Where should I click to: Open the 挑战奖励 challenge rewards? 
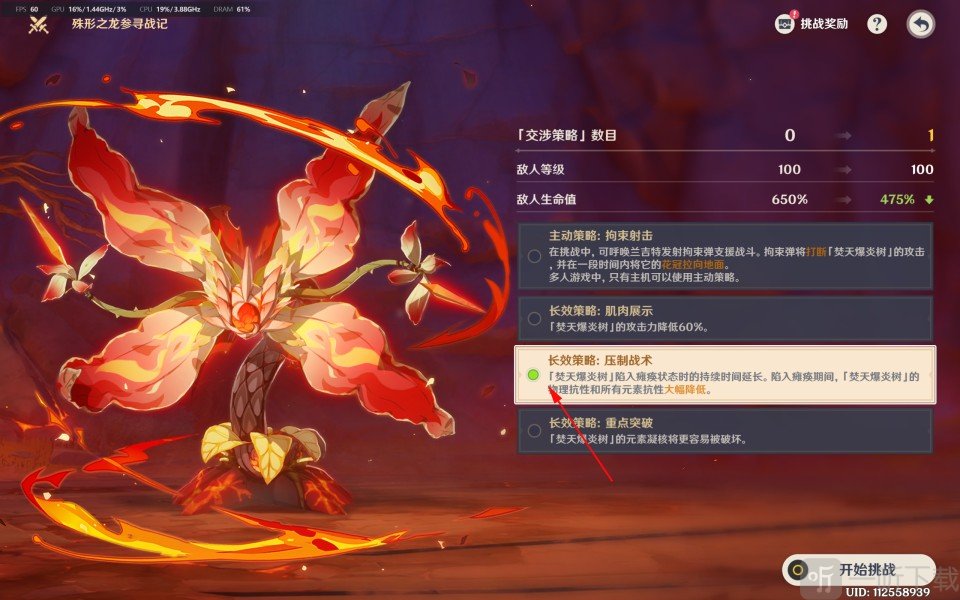(x=811, y=24)
